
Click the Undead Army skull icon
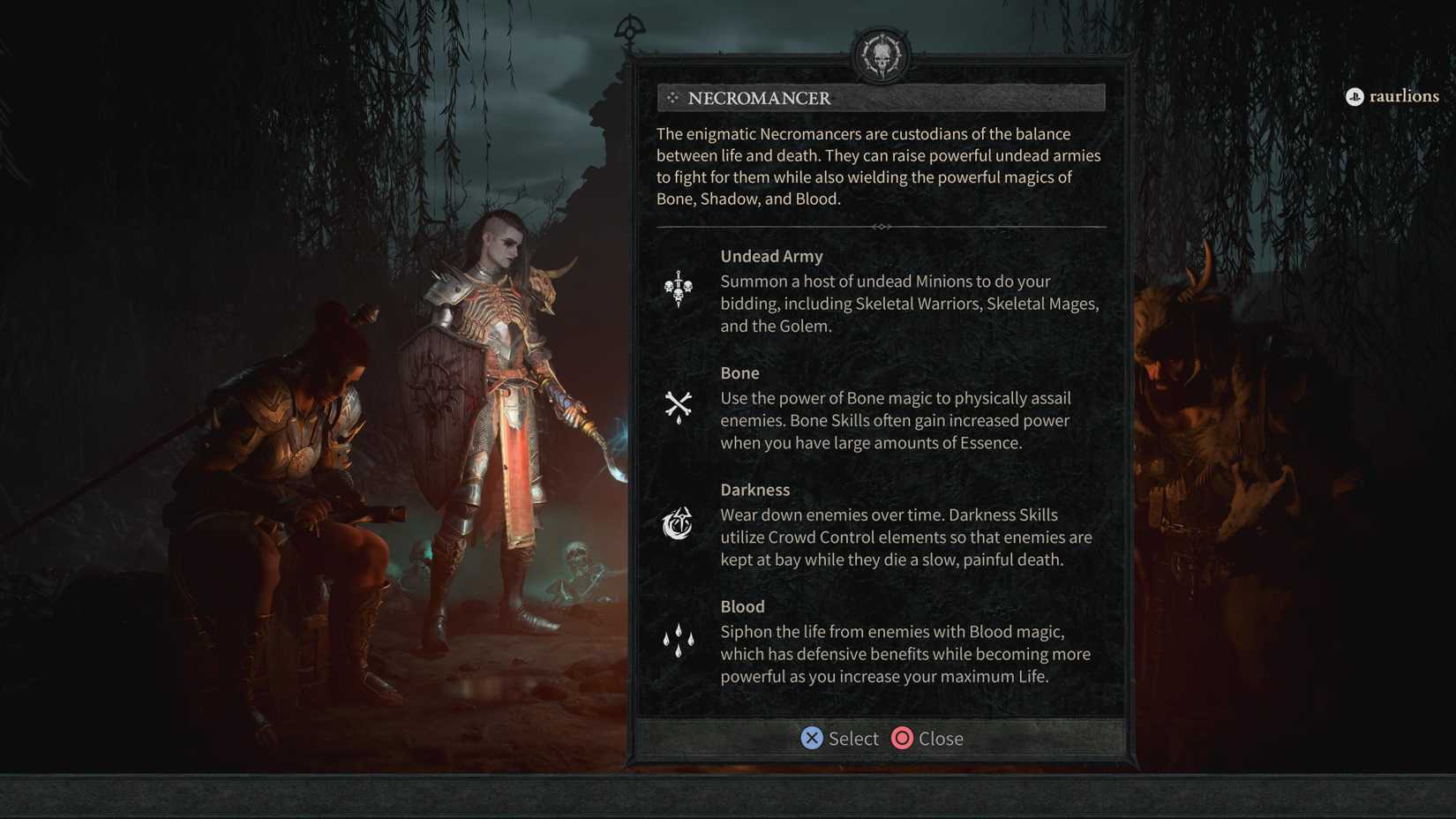[x=678, y=289]
